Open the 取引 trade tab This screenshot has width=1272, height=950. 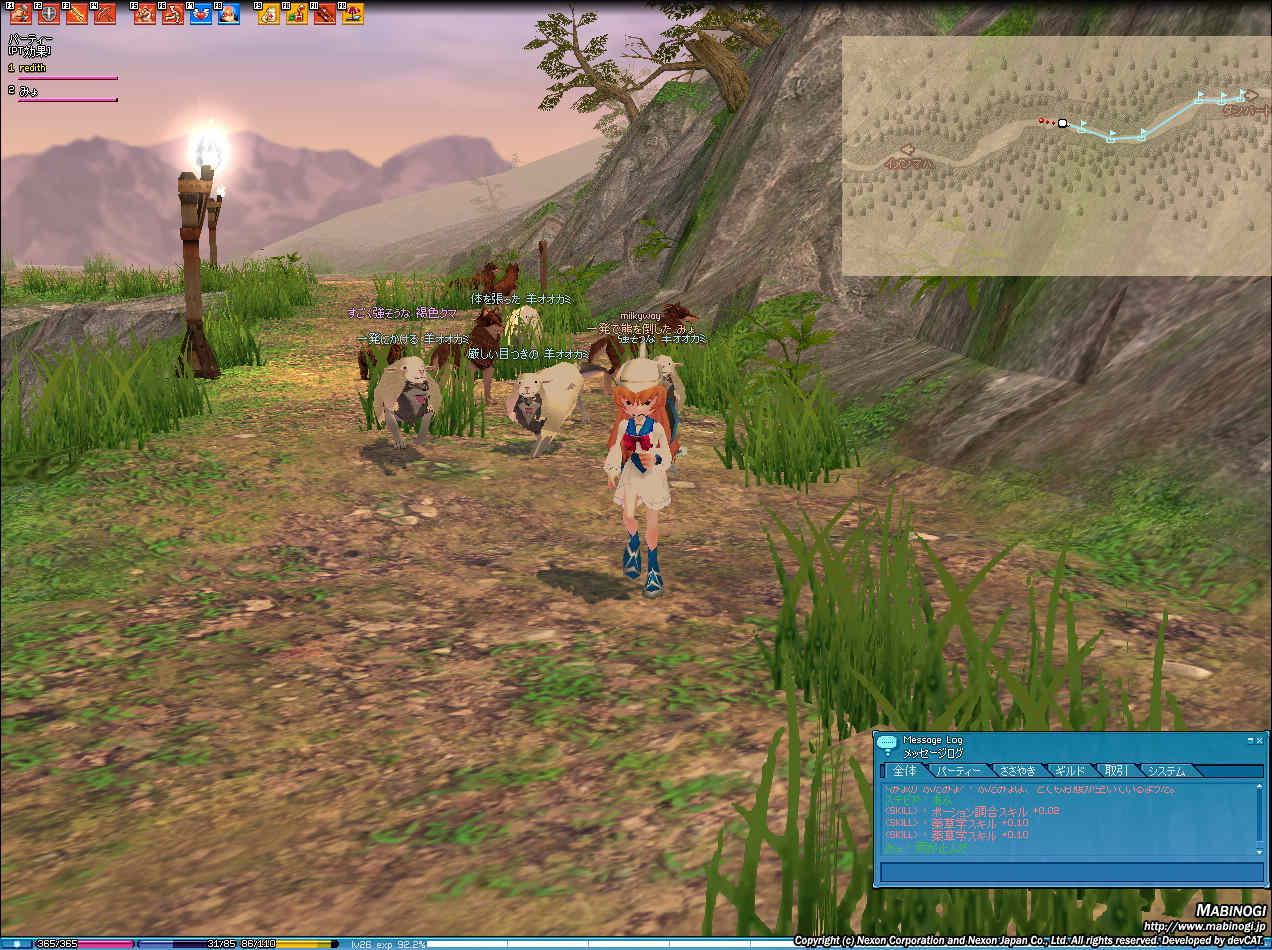pyautogui.click(x=1115, y=771)
